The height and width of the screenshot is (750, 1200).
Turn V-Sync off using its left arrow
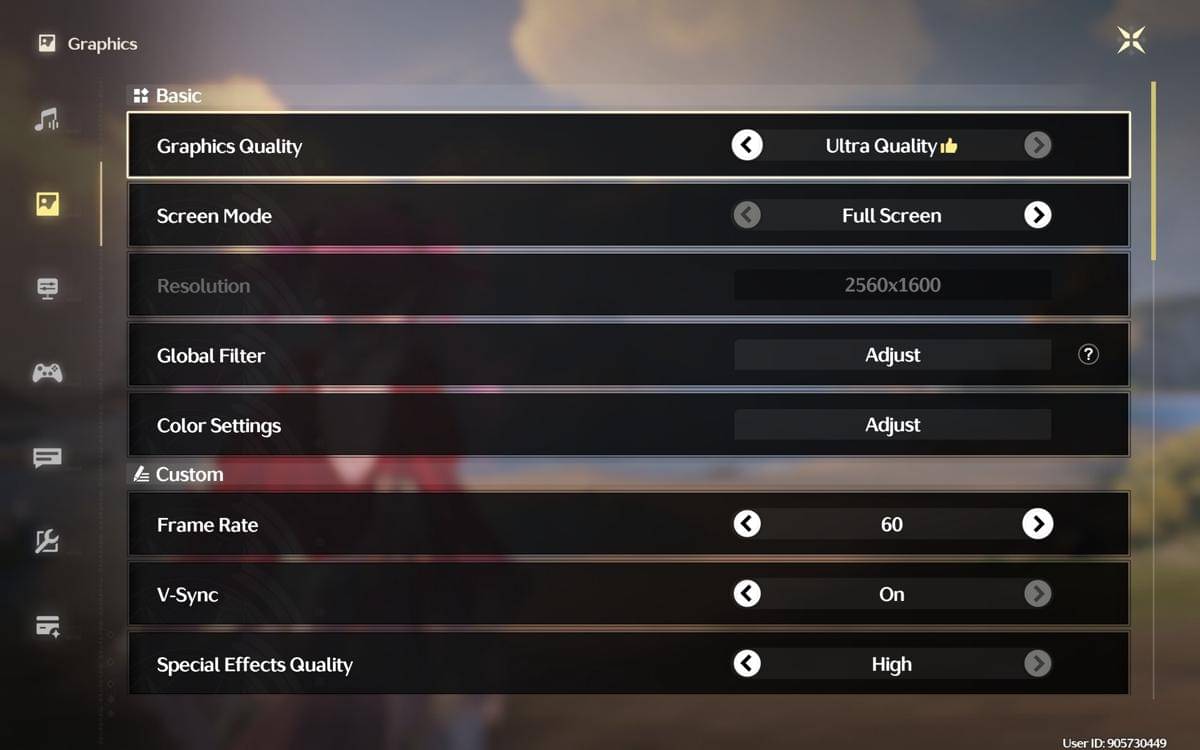747,594
